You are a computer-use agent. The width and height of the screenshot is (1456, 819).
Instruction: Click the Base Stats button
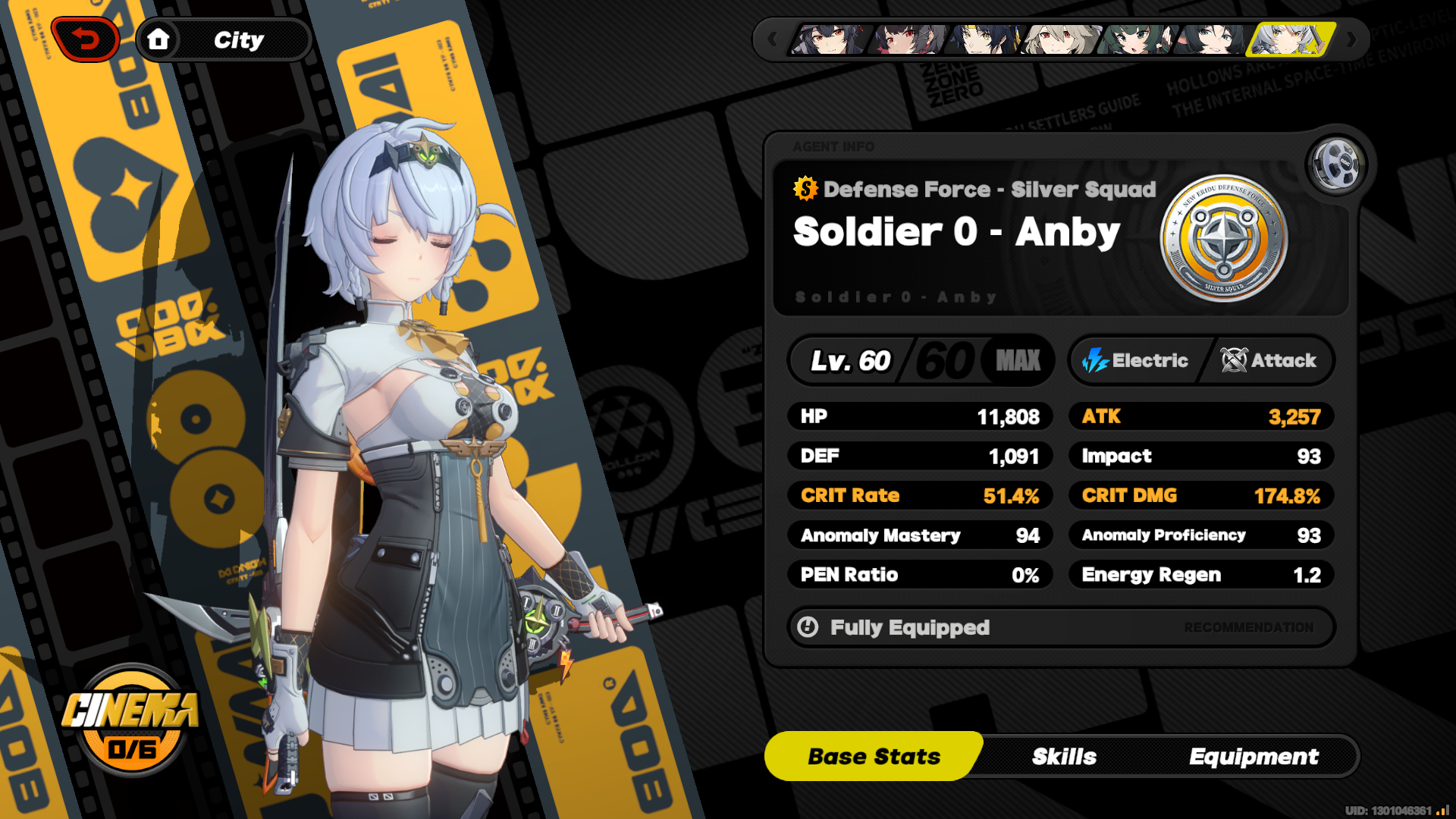coord(874,756)
